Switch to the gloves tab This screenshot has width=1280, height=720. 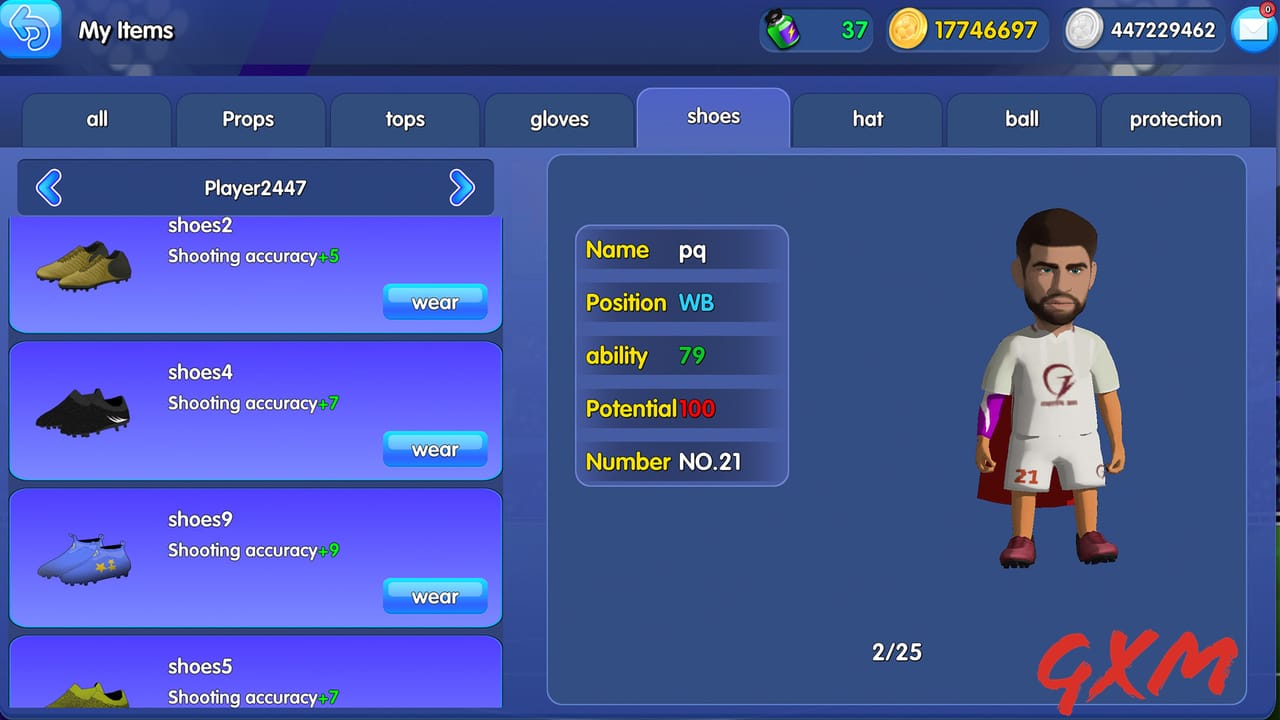tap(558, 119)
